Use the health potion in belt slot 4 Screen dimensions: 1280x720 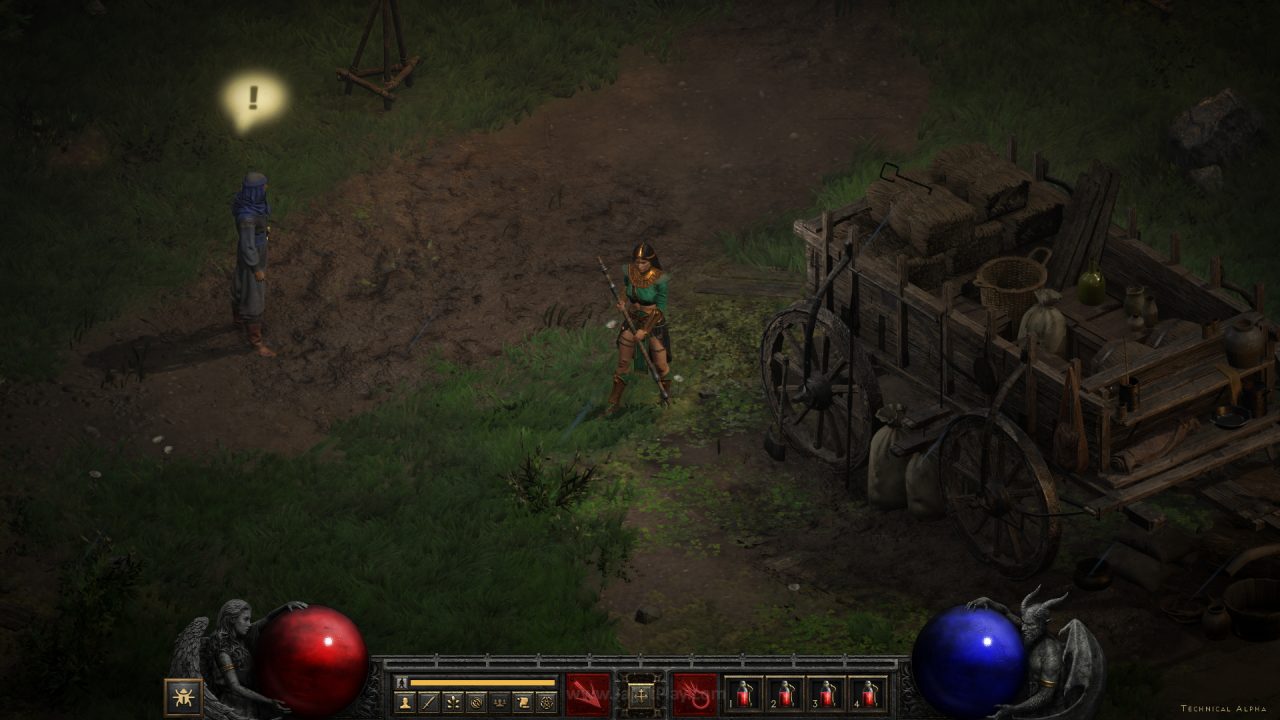tap(868, 694)
